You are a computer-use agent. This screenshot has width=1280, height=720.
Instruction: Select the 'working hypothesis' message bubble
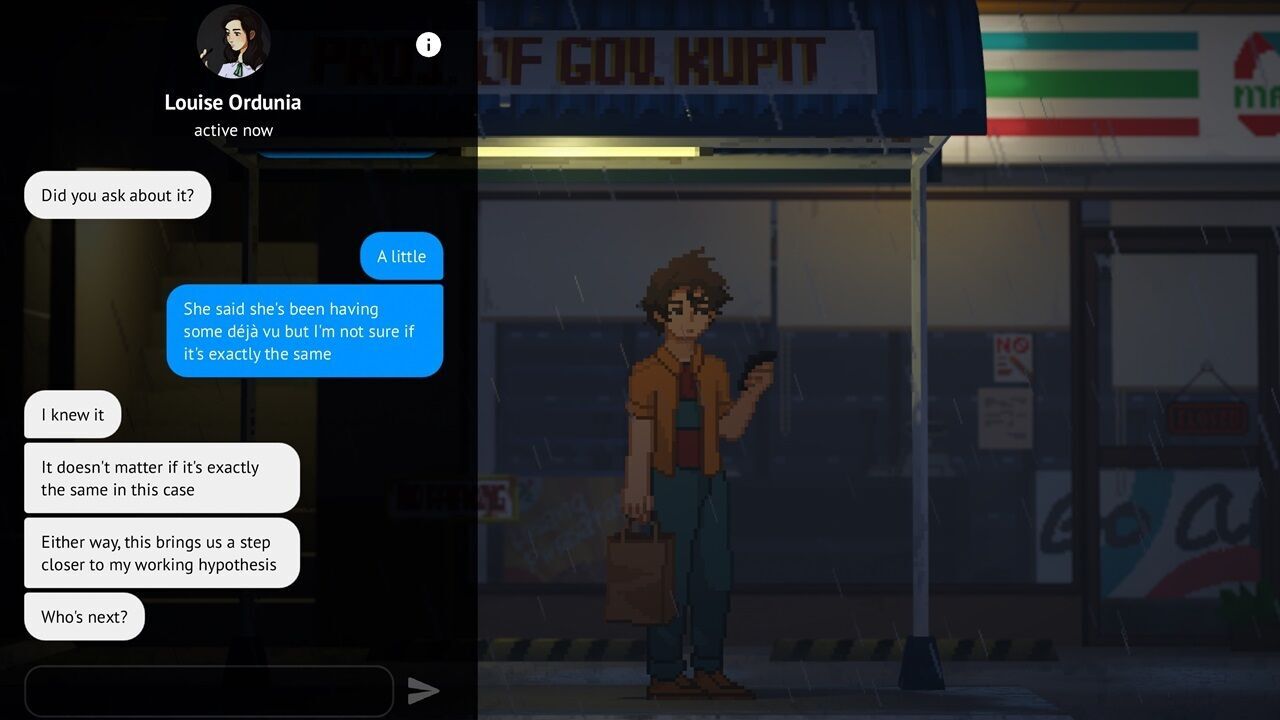pos(162,552)
